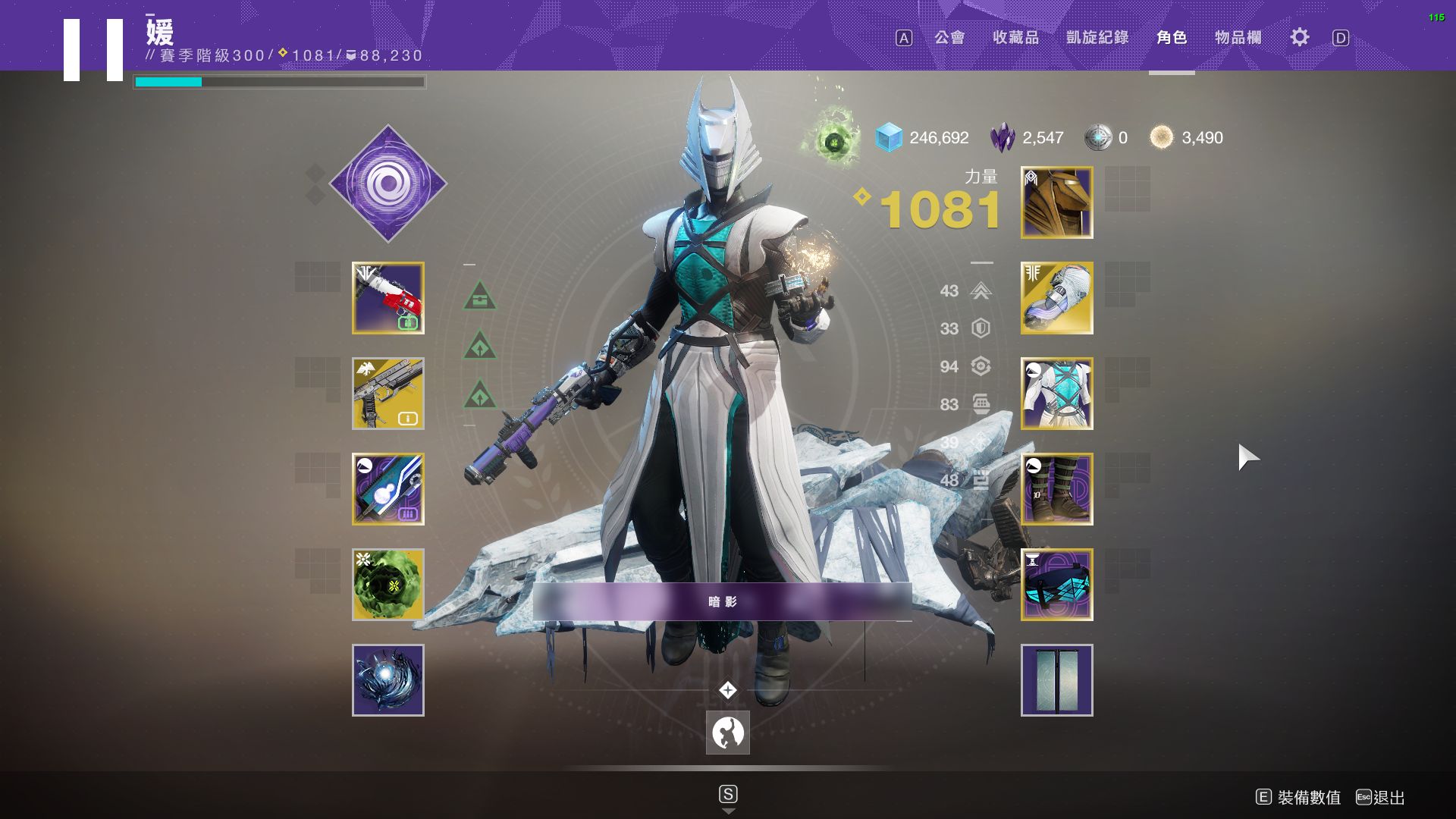Switch to the 收藏品 collections tab
This screenshot has height=819, width=1456.
coord(1015,37)
